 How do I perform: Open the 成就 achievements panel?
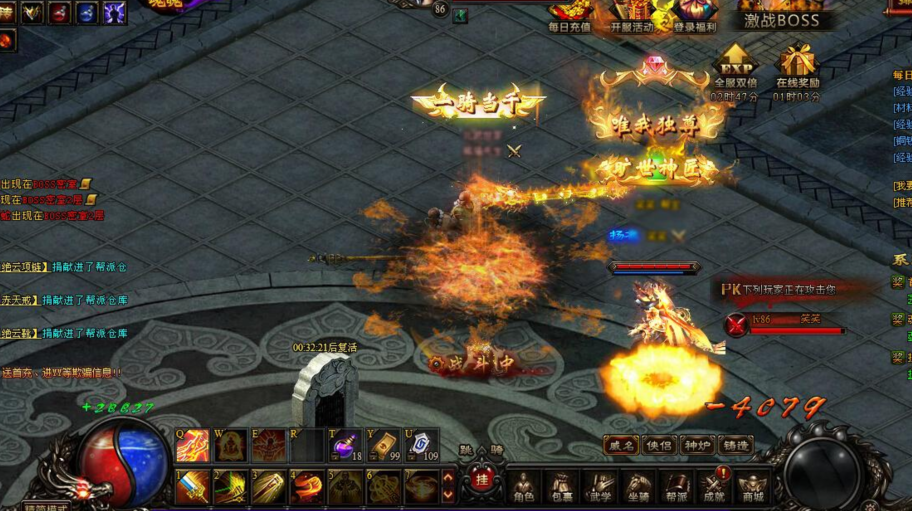point(714,485)
